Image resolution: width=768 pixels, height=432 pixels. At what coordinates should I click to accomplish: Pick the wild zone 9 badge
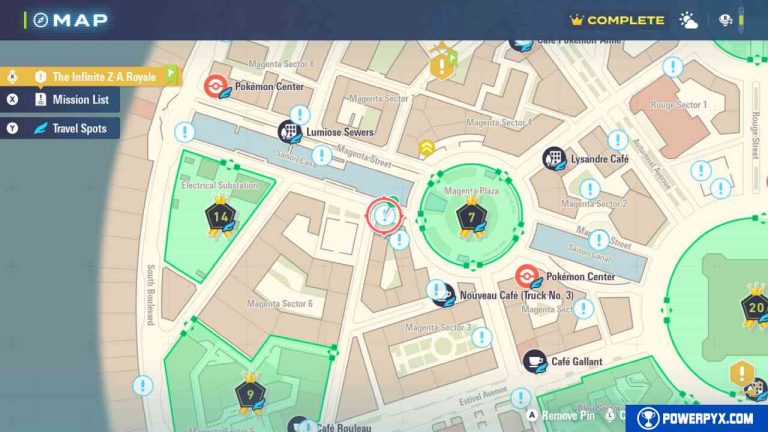click(x=249, y=393)
